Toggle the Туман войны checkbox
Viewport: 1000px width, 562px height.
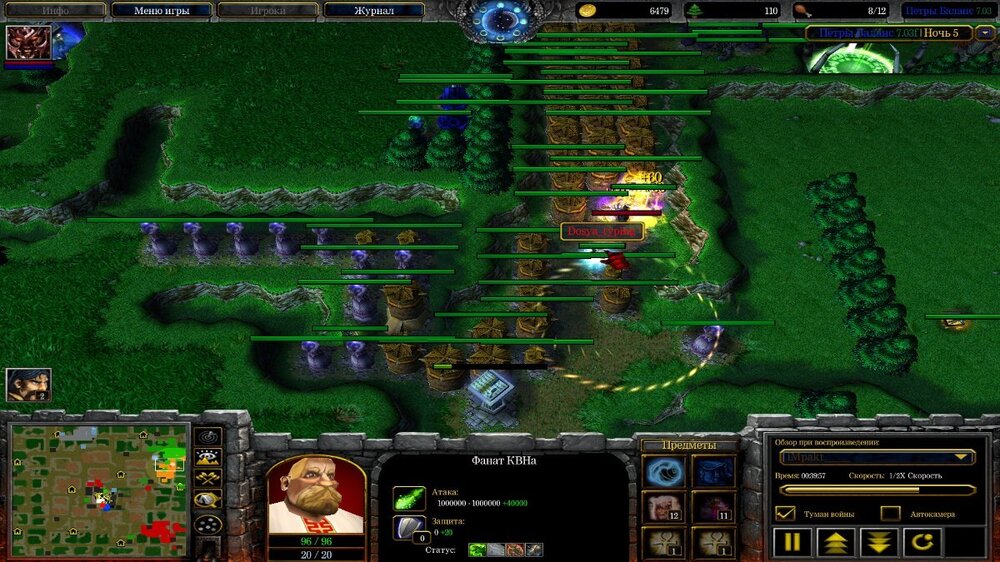point(786,513)
